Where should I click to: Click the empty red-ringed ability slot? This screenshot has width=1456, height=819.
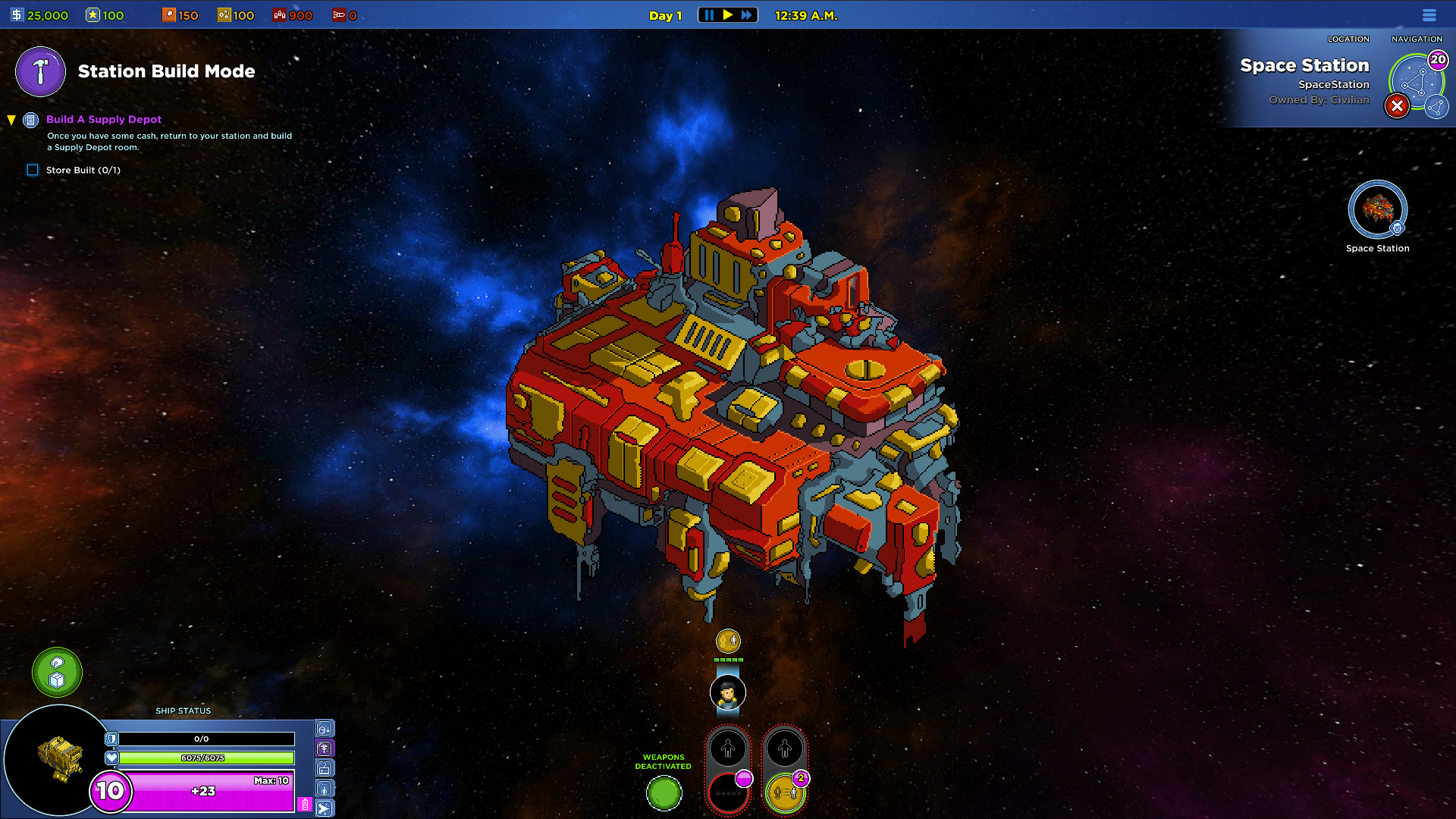coord(728,793)
